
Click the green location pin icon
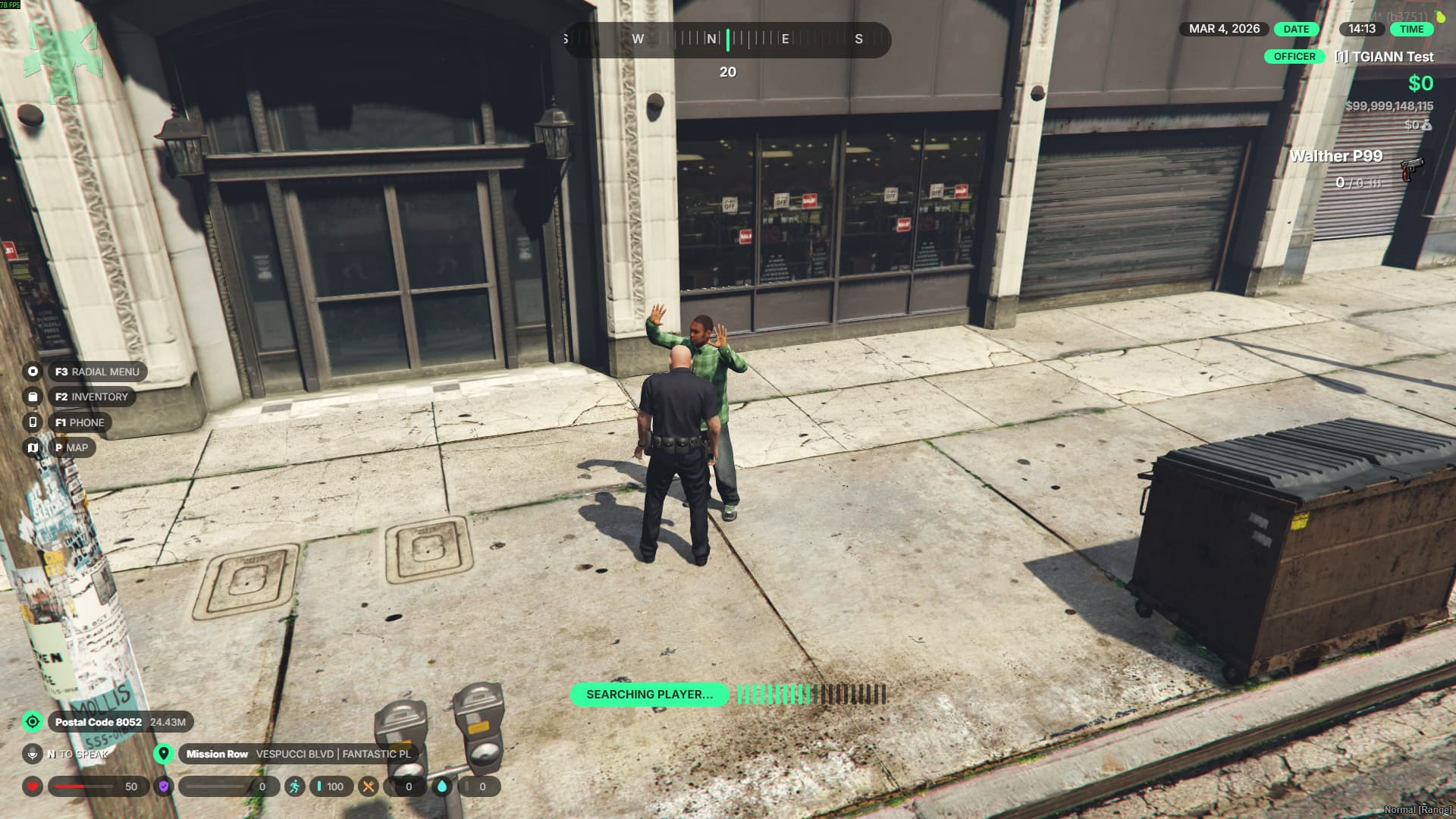point(163,754)
